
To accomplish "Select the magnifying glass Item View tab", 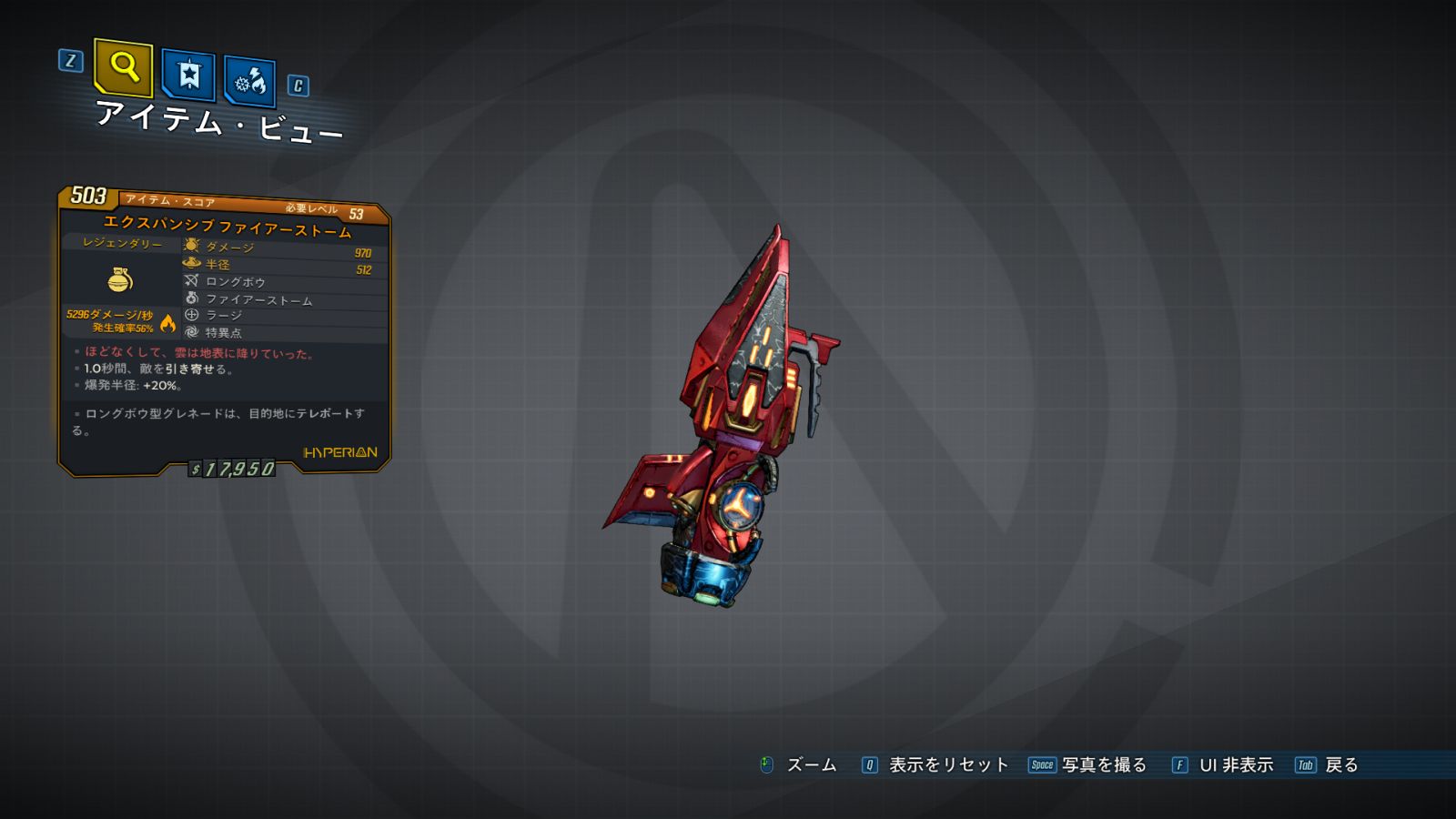I will pos(123,67).
